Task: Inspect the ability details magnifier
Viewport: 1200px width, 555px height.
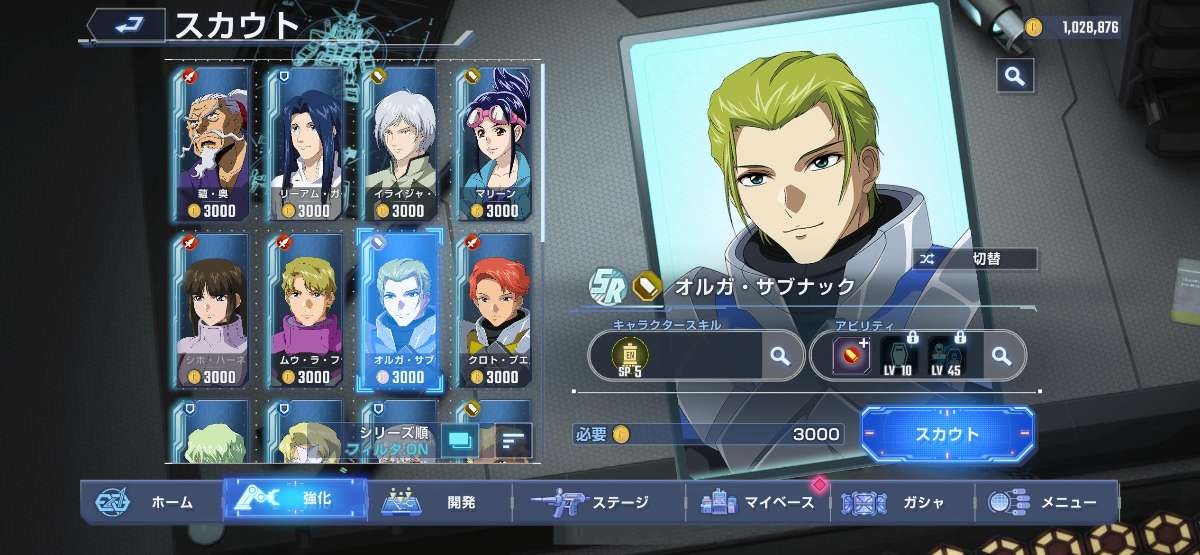Action: pos(1000,354)
